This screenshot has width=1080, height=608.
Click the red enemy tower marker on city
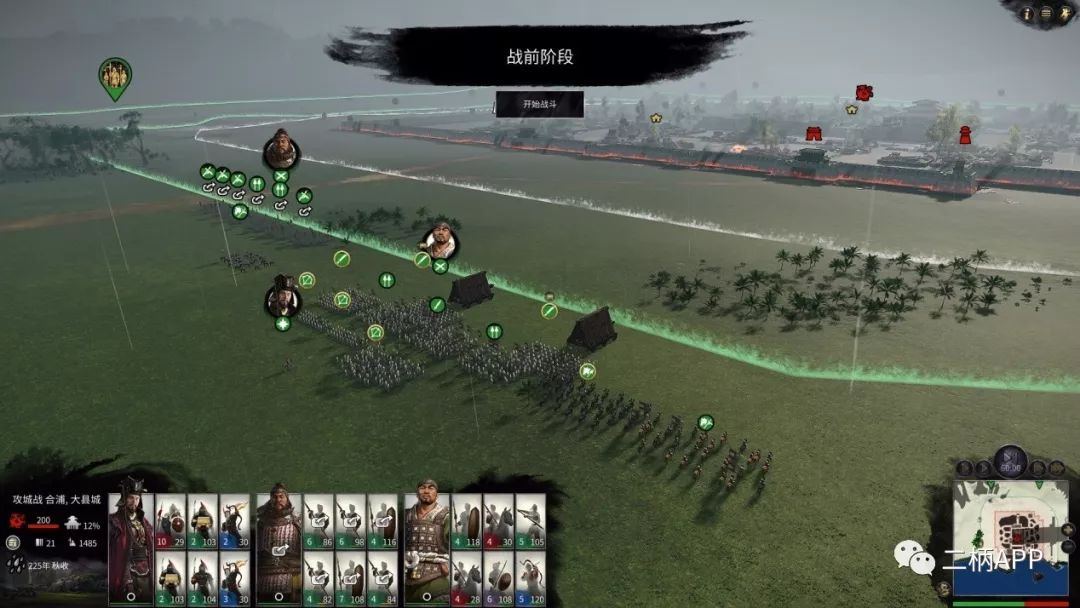[965, 135]
